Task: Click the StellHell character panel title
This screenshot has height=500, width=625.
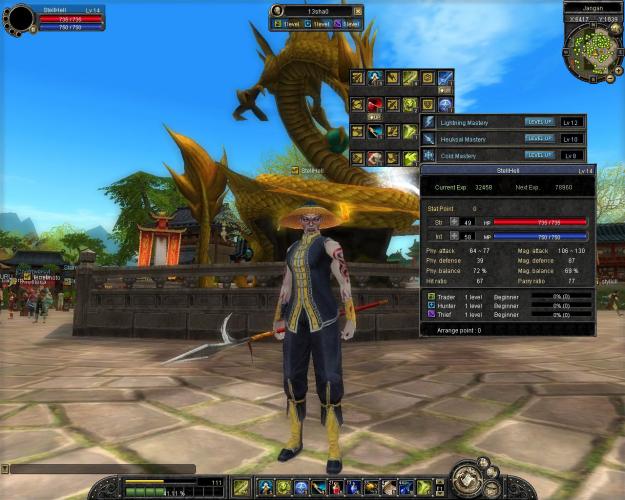Action: pos(508,171)
